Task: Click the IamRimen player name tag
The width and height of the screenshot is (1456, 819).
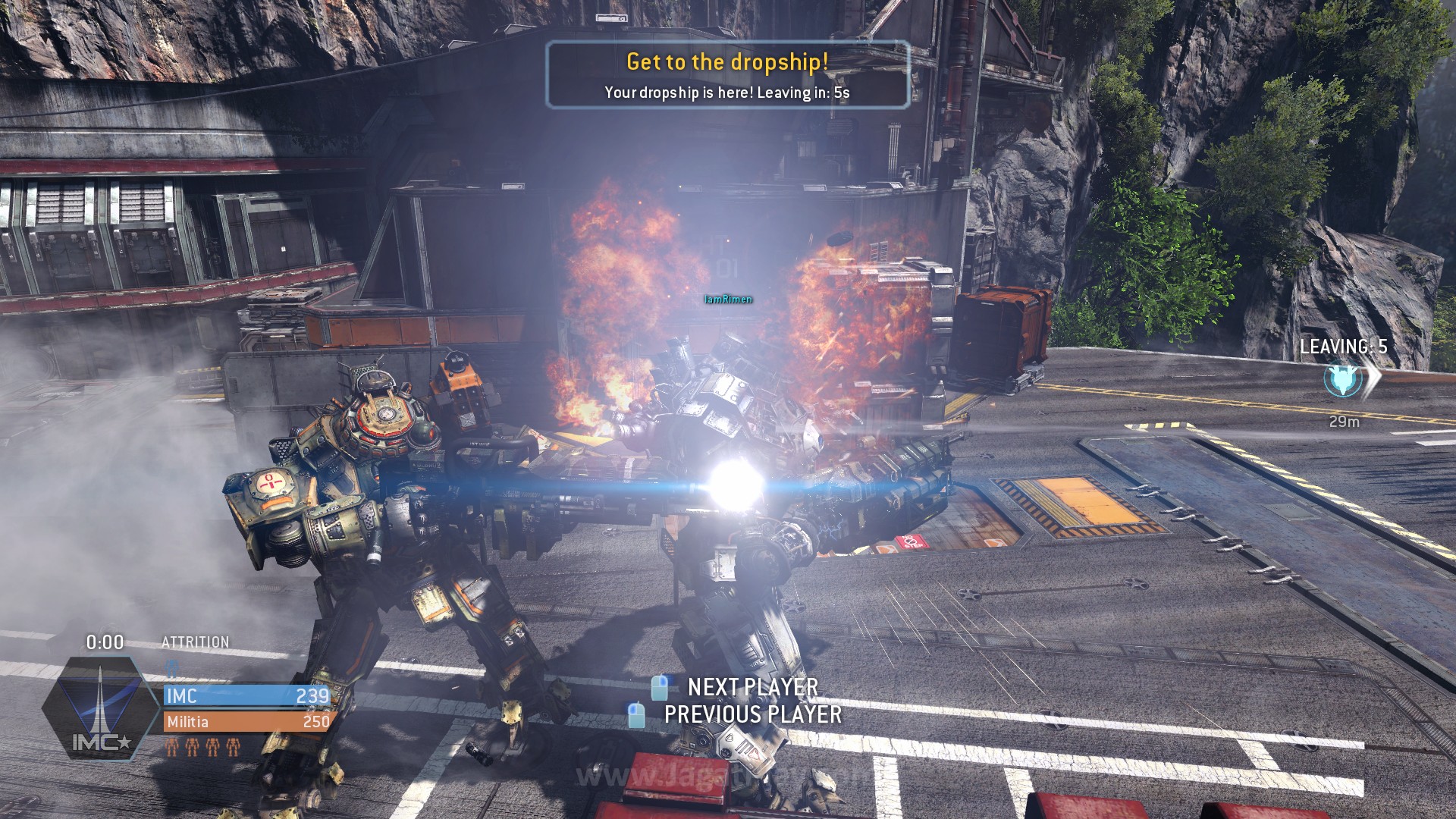Action: [x=728, y=300]
